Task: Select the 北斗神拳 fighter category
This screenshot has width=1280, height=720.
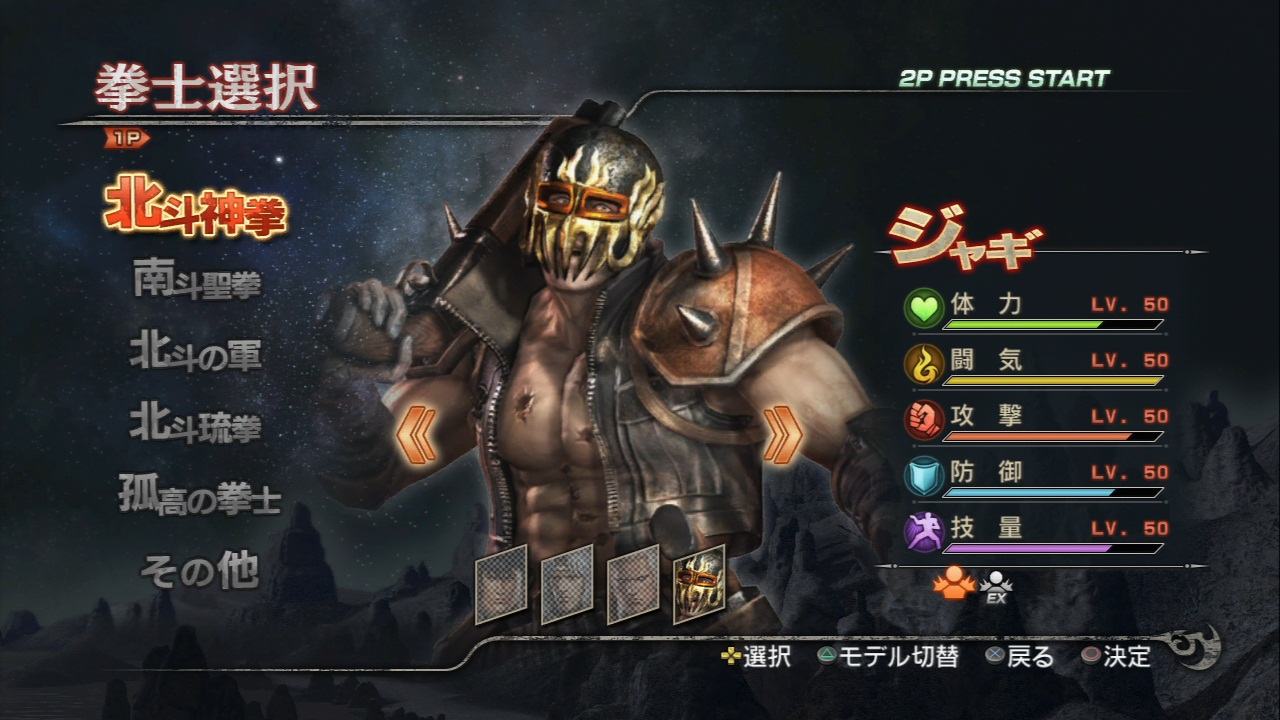Action: (x=196, y=207)
